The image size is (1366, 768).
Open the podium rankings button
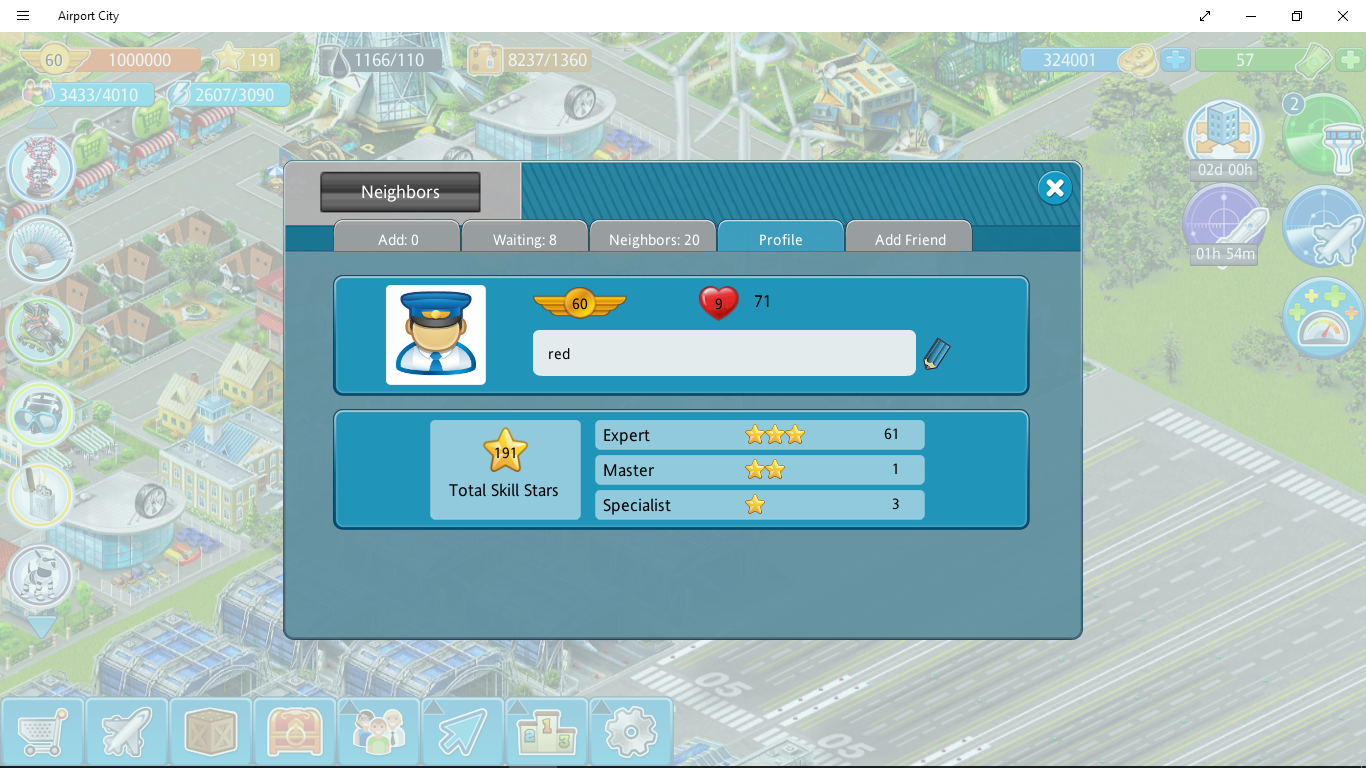546,733
